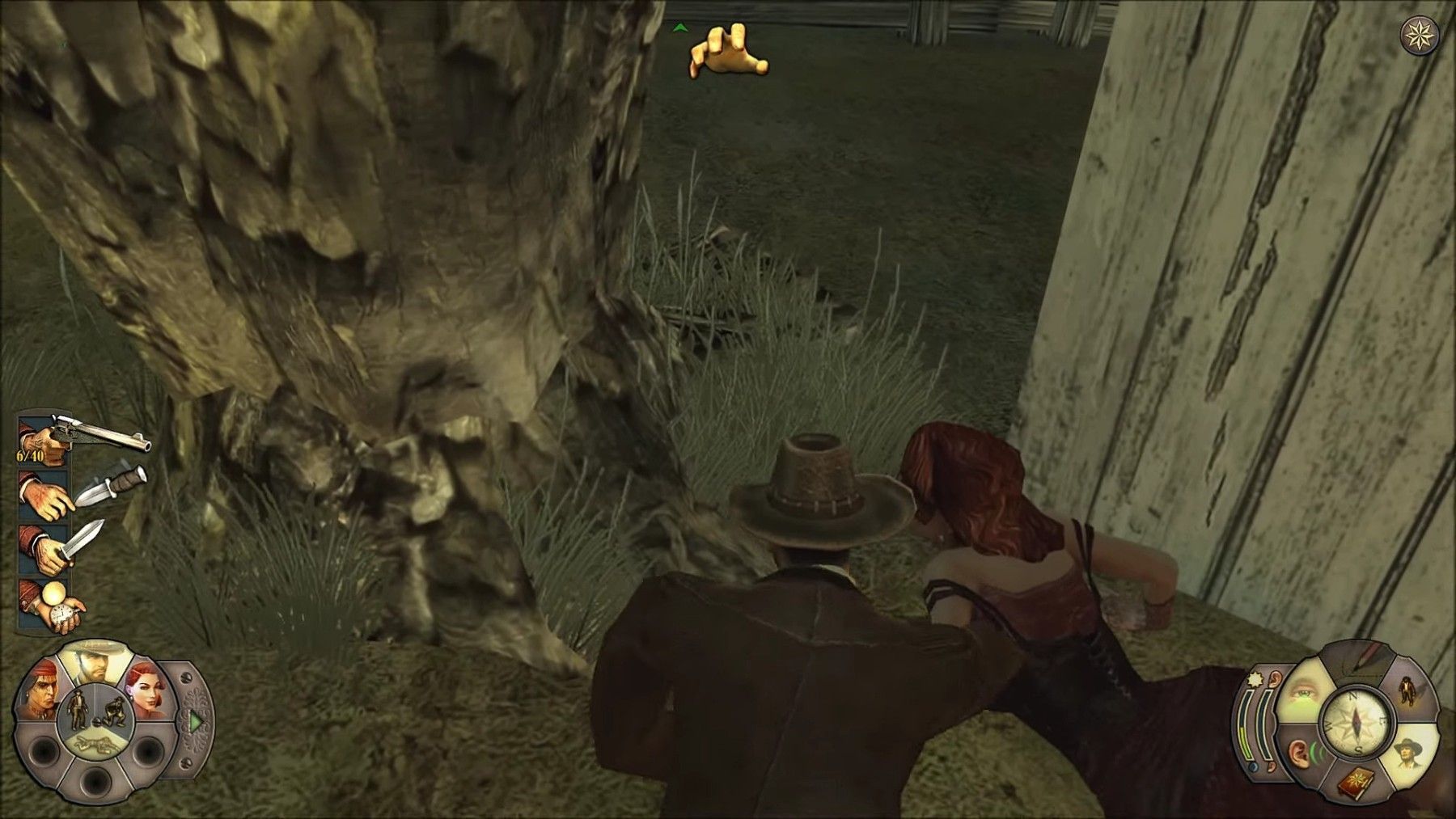Select the red-haired woman portrait
Image resolution: width=1456 pixels, height=819 pixels.
click(x=146, y=695)
